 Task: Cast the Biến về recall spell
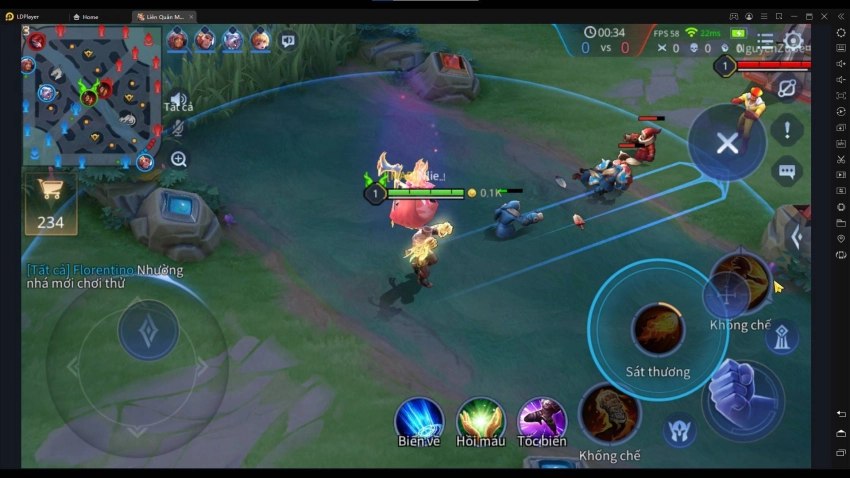(419, 419)
